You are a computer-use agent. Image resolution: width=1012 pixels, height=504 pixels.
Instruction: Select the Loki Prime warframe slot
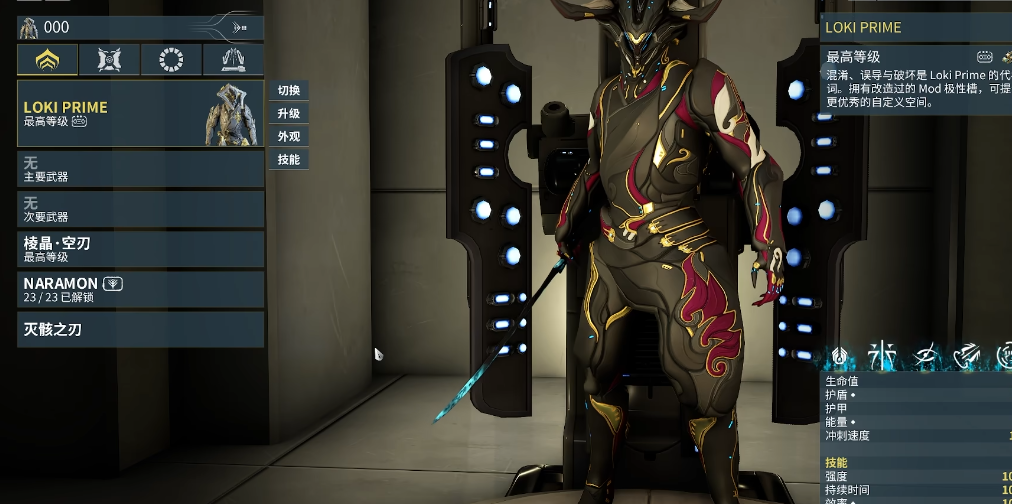click(140, 113)
